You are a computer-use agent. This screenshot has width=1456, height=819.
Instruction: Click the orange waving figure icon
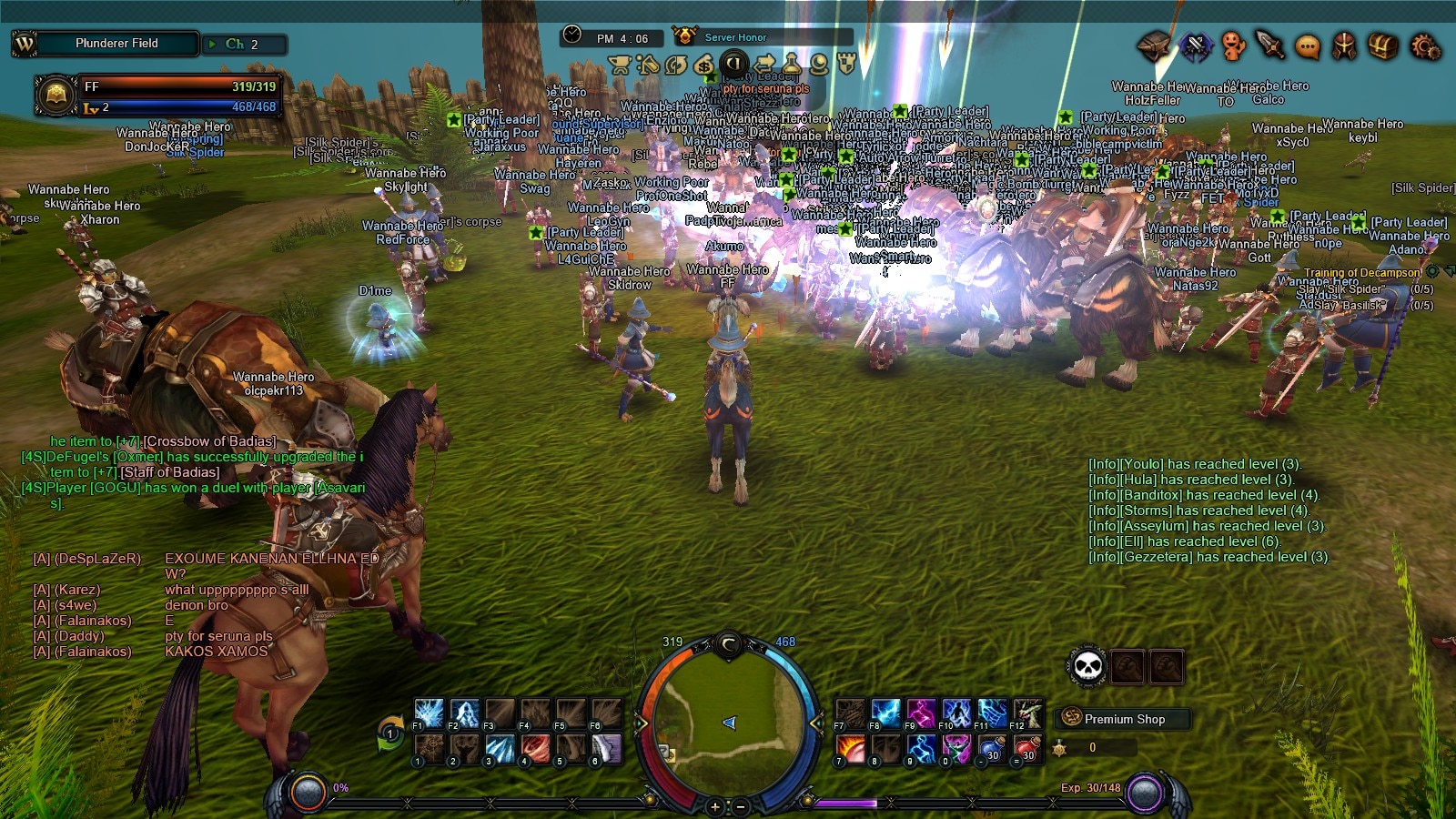point(1232,45)
